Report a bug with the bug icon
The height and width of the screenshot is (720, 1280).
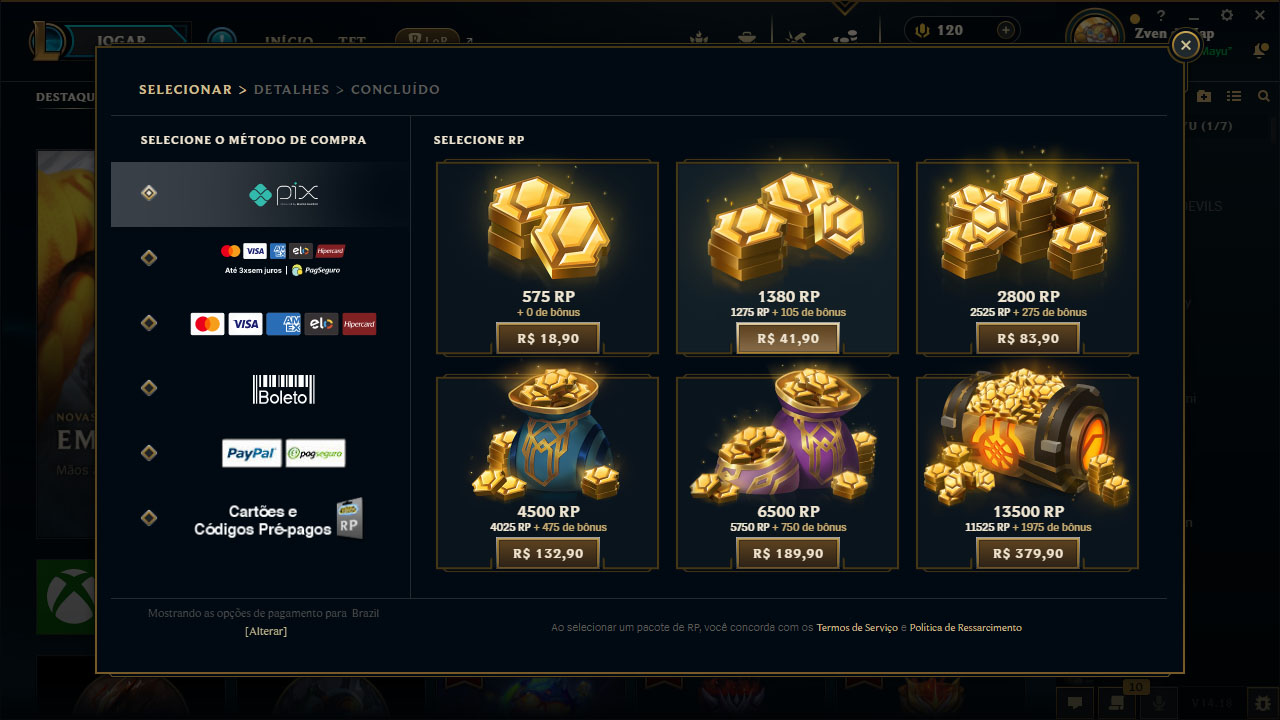(1263, 703)
